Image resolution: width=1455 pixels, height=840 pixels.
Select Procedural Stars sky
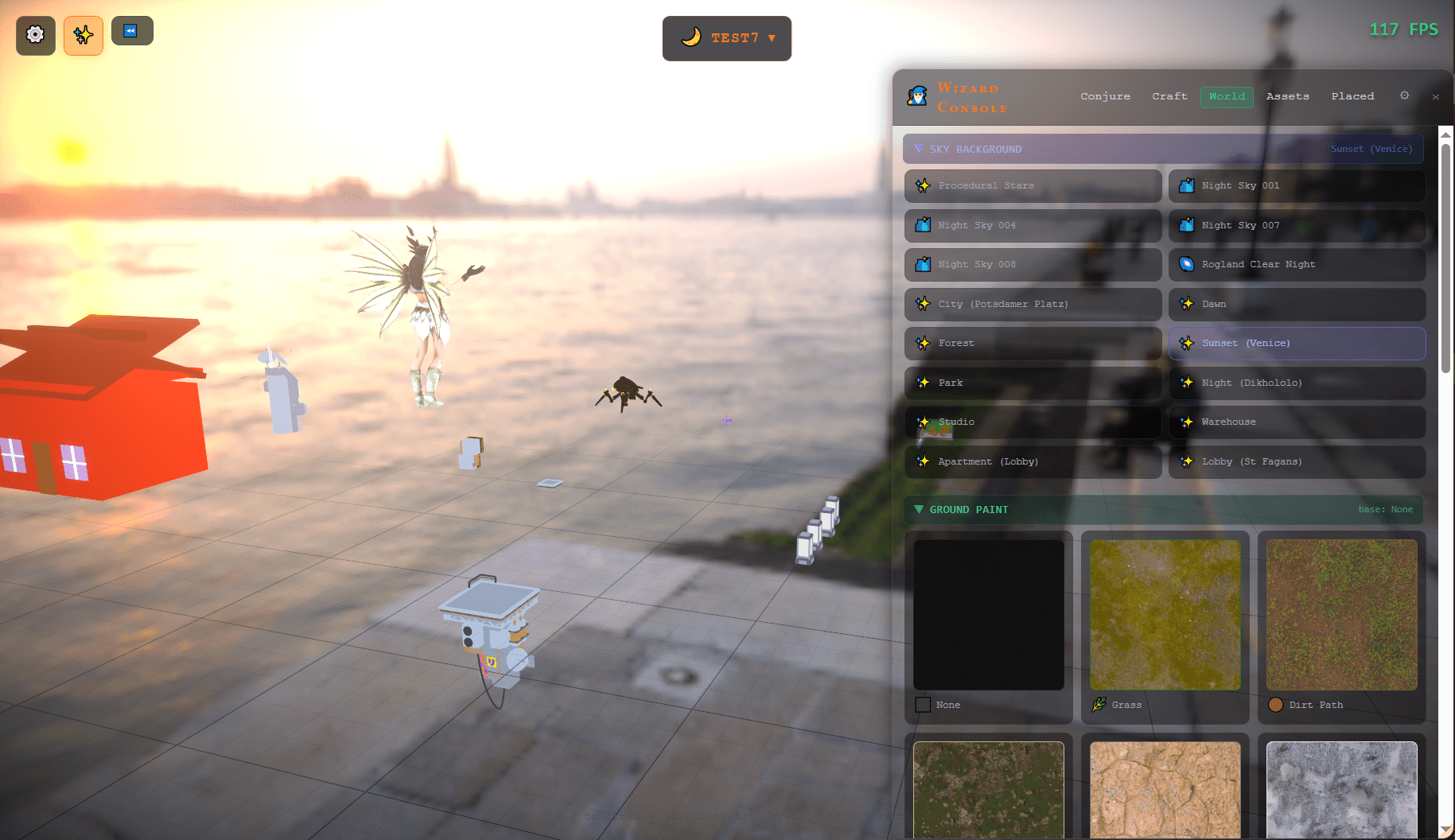click(x=1033, y=186)
